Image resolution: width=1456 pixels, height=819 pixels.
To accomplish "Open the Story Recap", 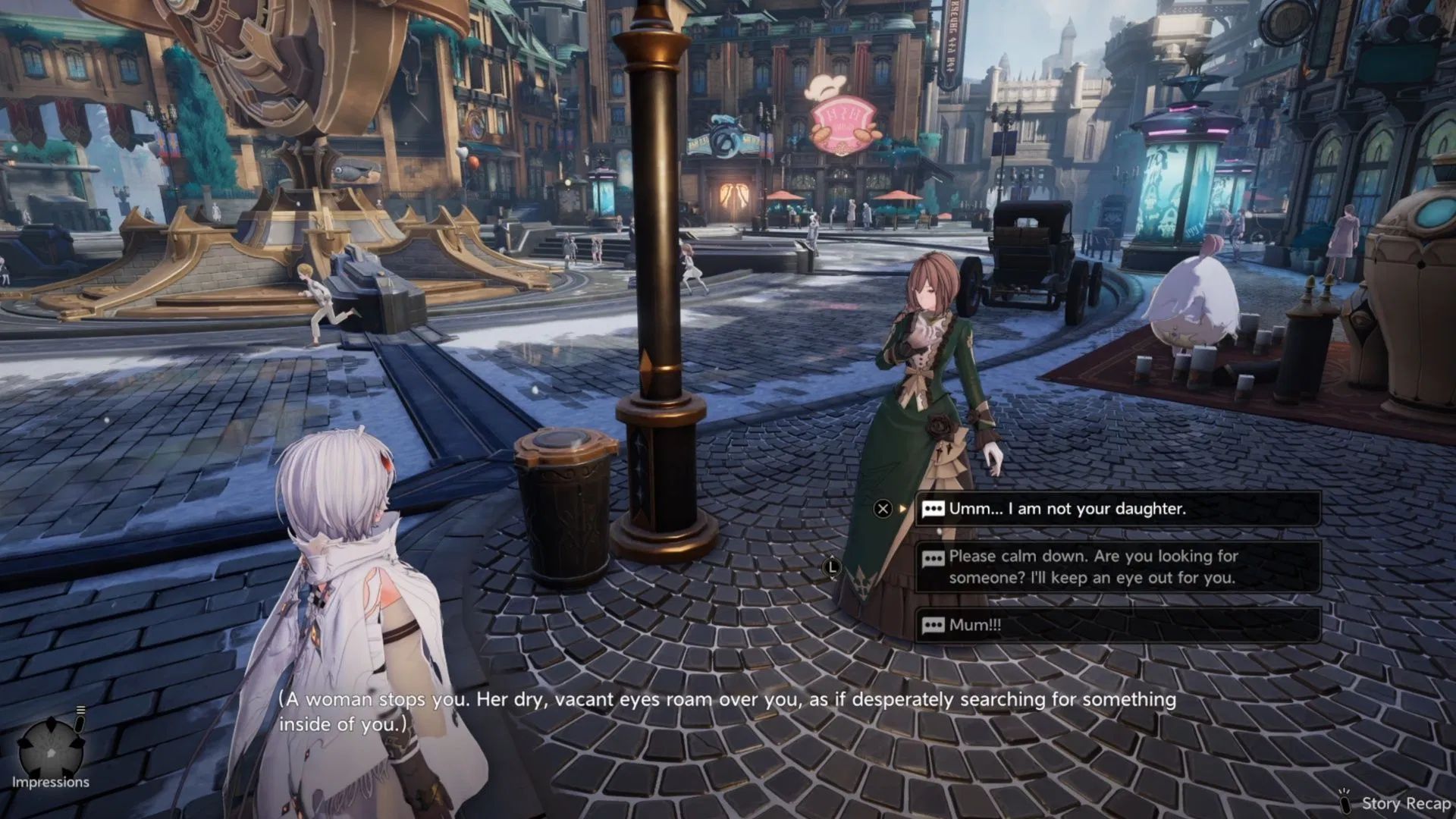I will pyautogui.click(x=1395, y=803).
